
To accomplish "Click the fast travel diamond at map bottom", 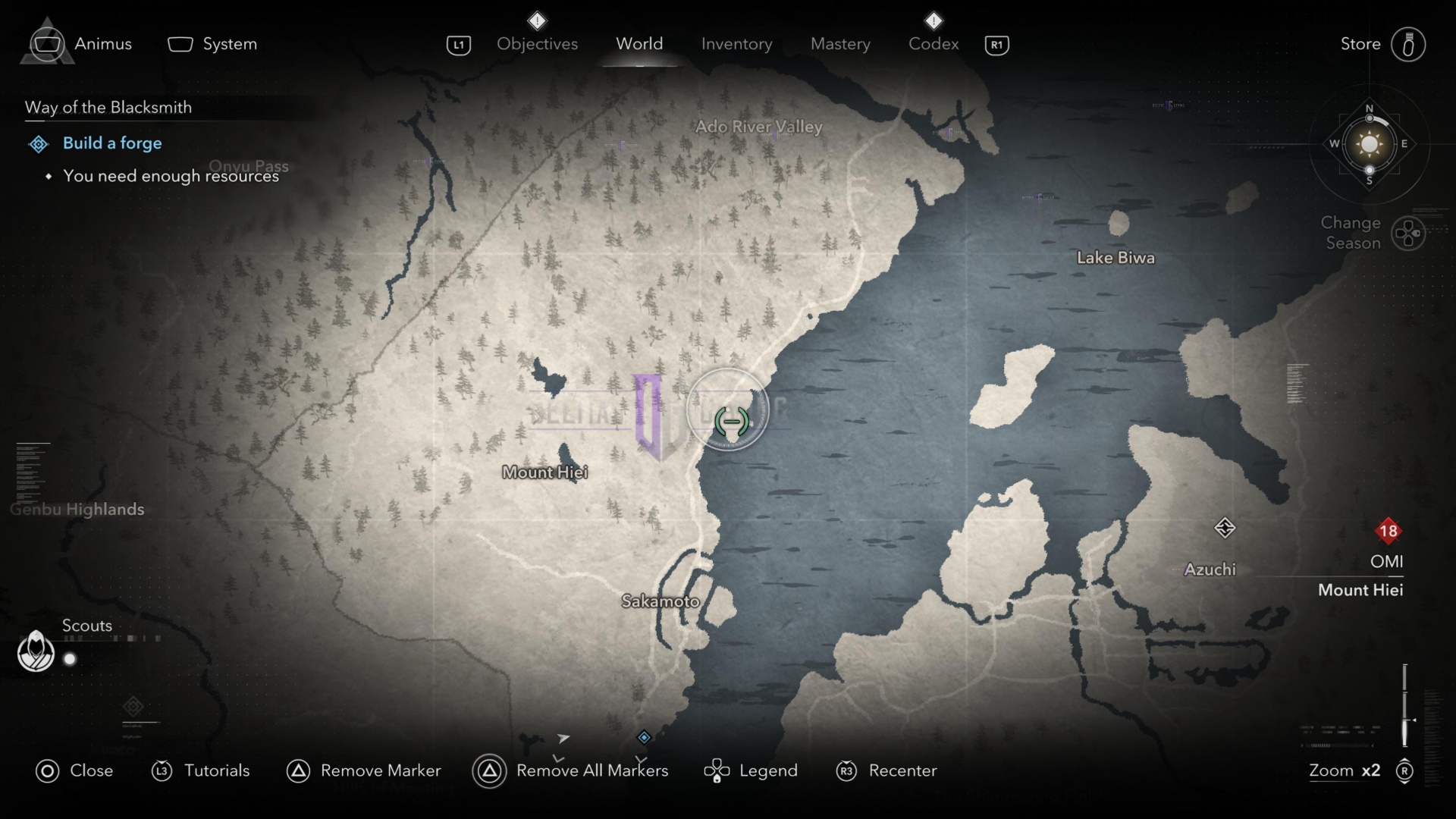I will click(642, 736).
